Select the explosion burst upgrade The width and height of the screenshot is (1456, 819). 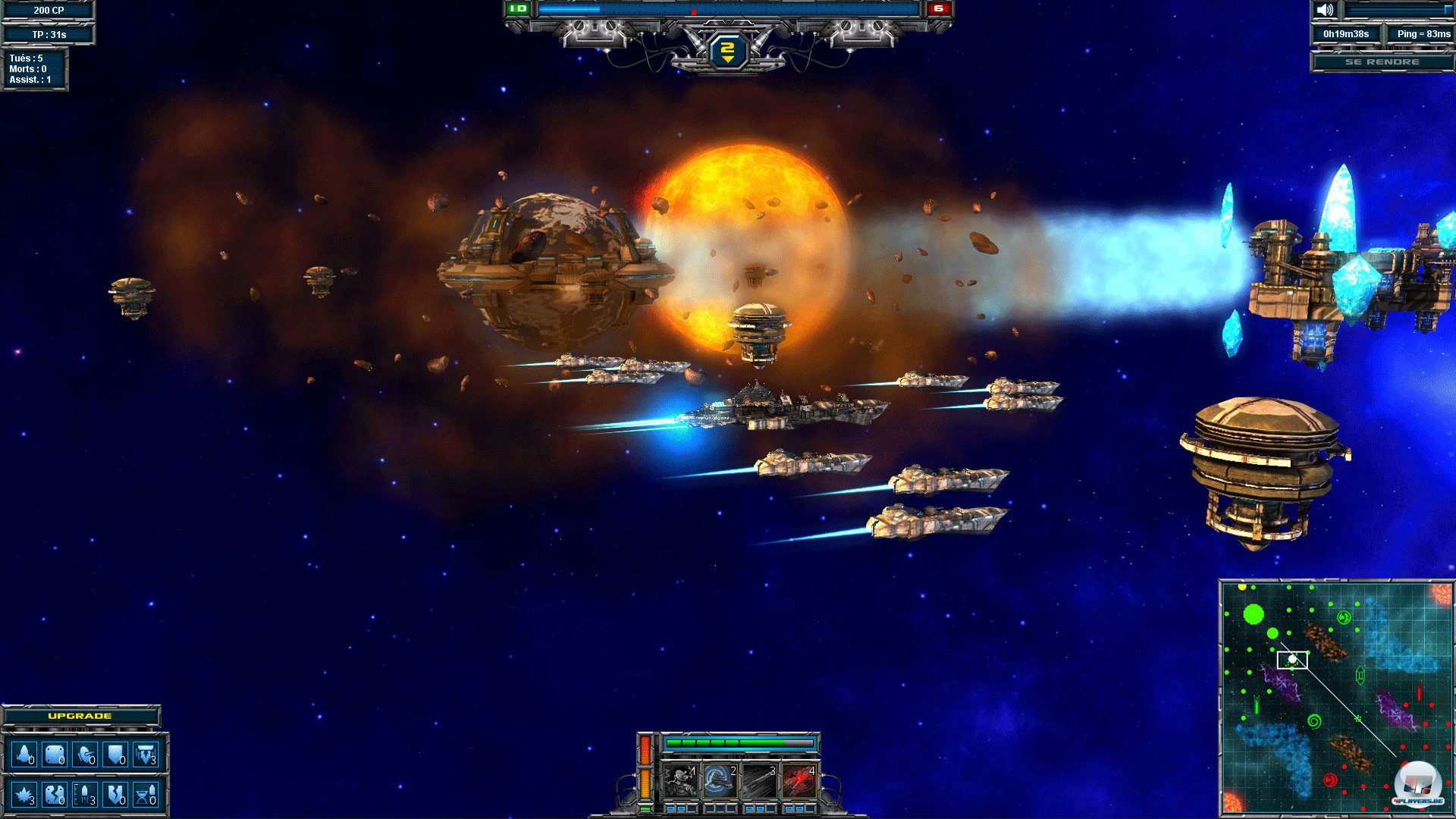pyautogui.click(x=24, y=795)
